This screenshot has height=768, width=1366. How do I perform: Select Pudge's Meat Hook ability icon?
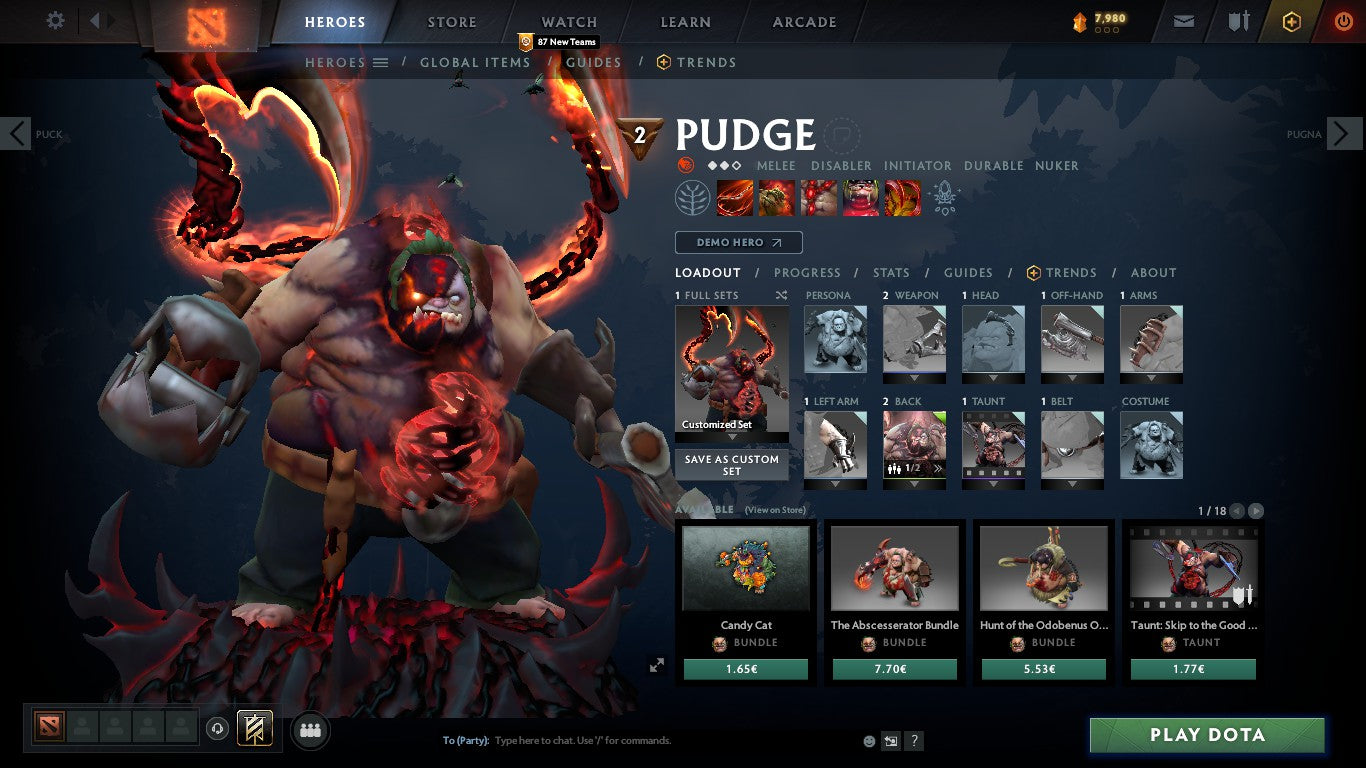[x=735, y=197]
